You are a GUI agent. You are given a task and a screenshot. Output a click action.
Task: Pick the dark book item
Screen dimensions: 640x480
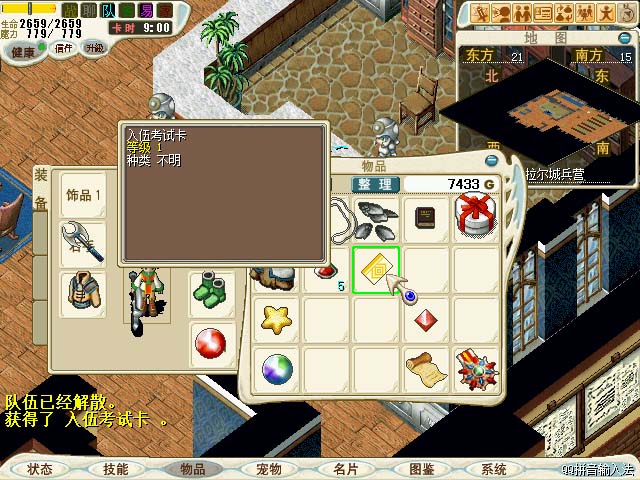click(x=427, y=218)
